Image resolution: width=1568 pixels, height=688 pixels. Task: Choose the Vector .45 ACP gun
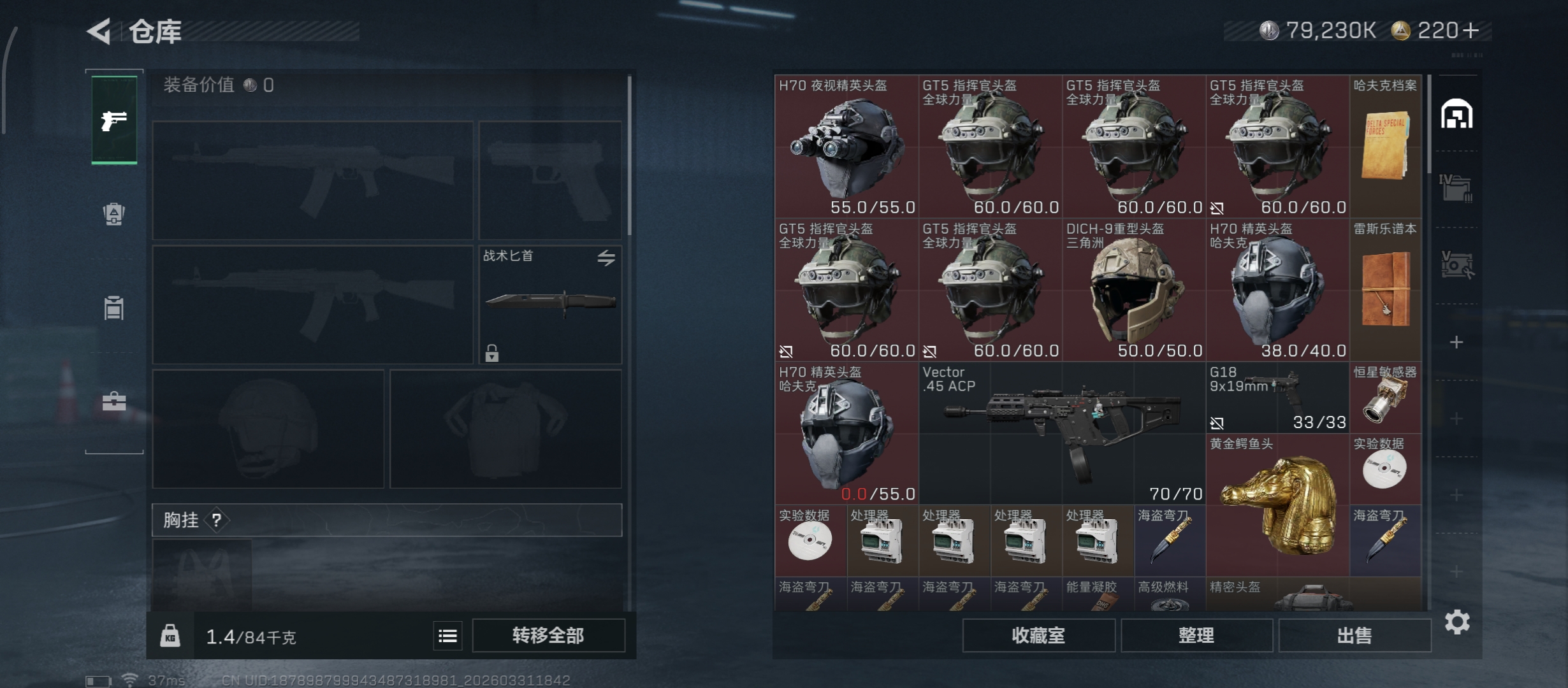[x=1062, y=433]
